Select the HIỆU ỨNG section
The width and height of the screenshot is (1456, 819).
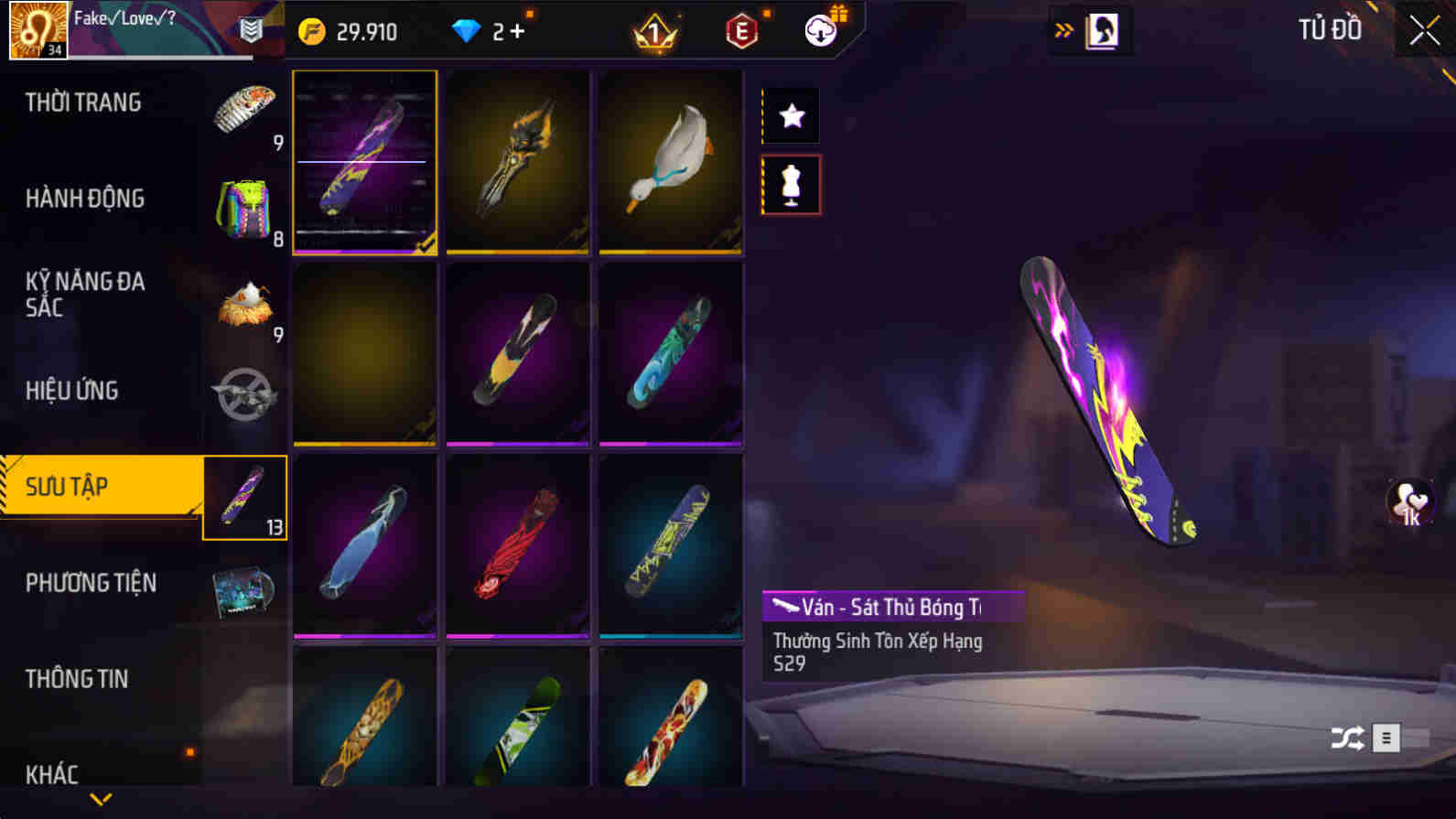pos(75,391)
